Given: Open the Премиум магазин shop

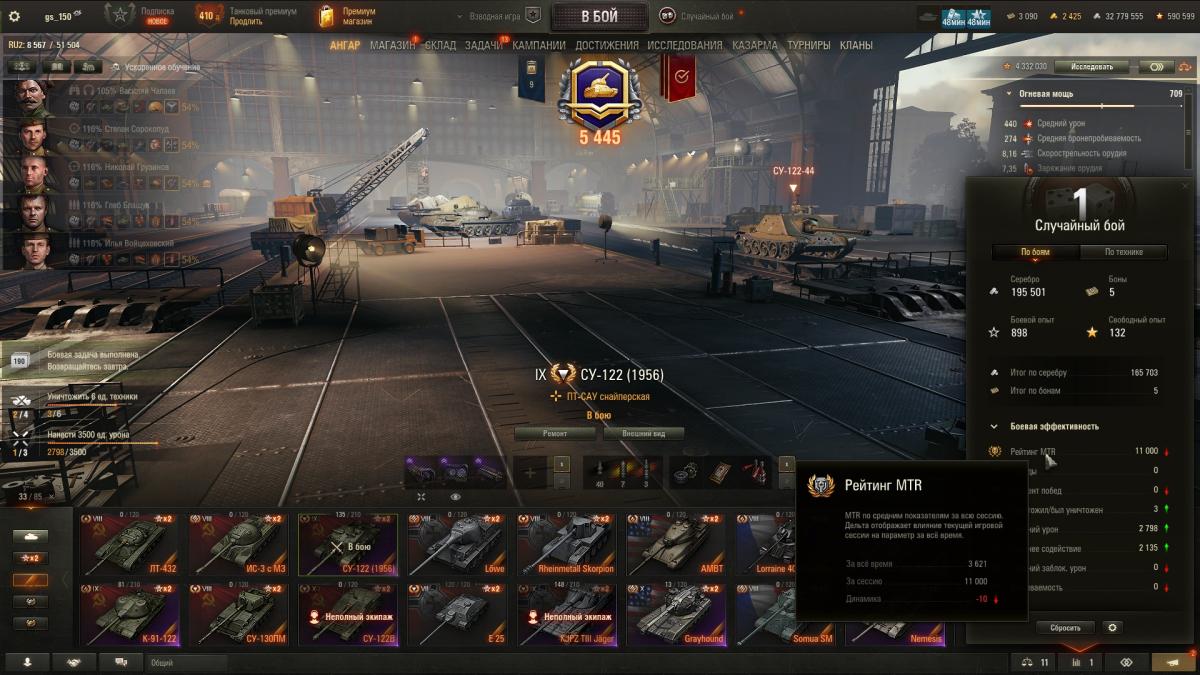Looking at the screenshot, I should point(346,16).
